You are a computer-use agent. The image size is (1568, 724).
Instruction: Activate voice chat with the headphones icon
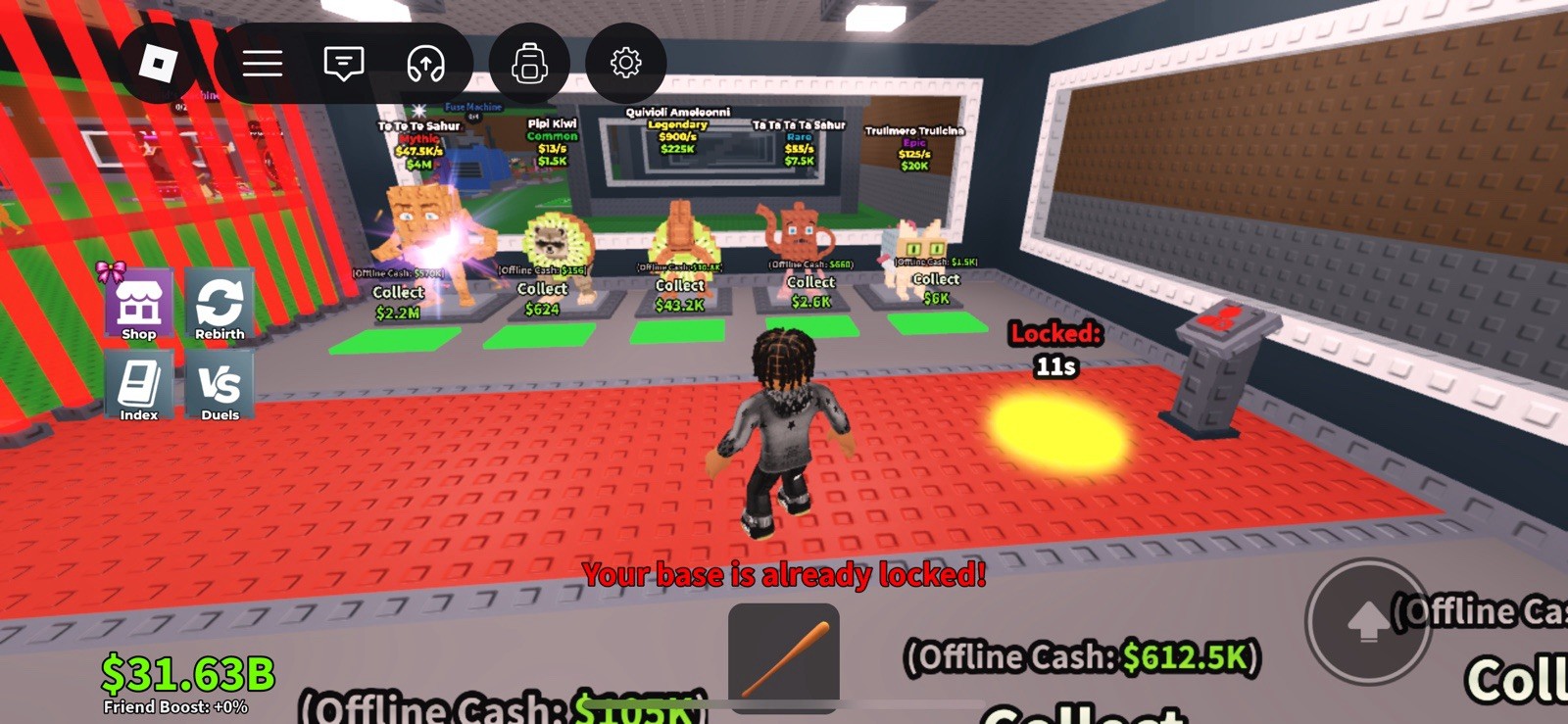[423, 62]
